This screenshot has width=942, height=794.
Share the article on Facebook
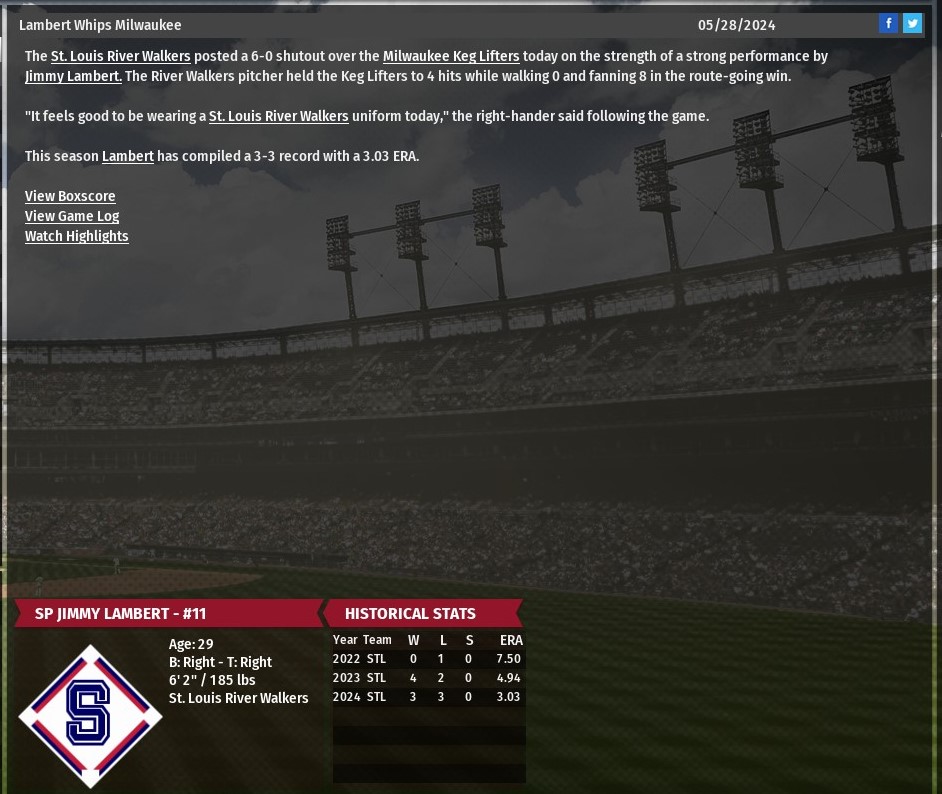click(x=888, y=24)
